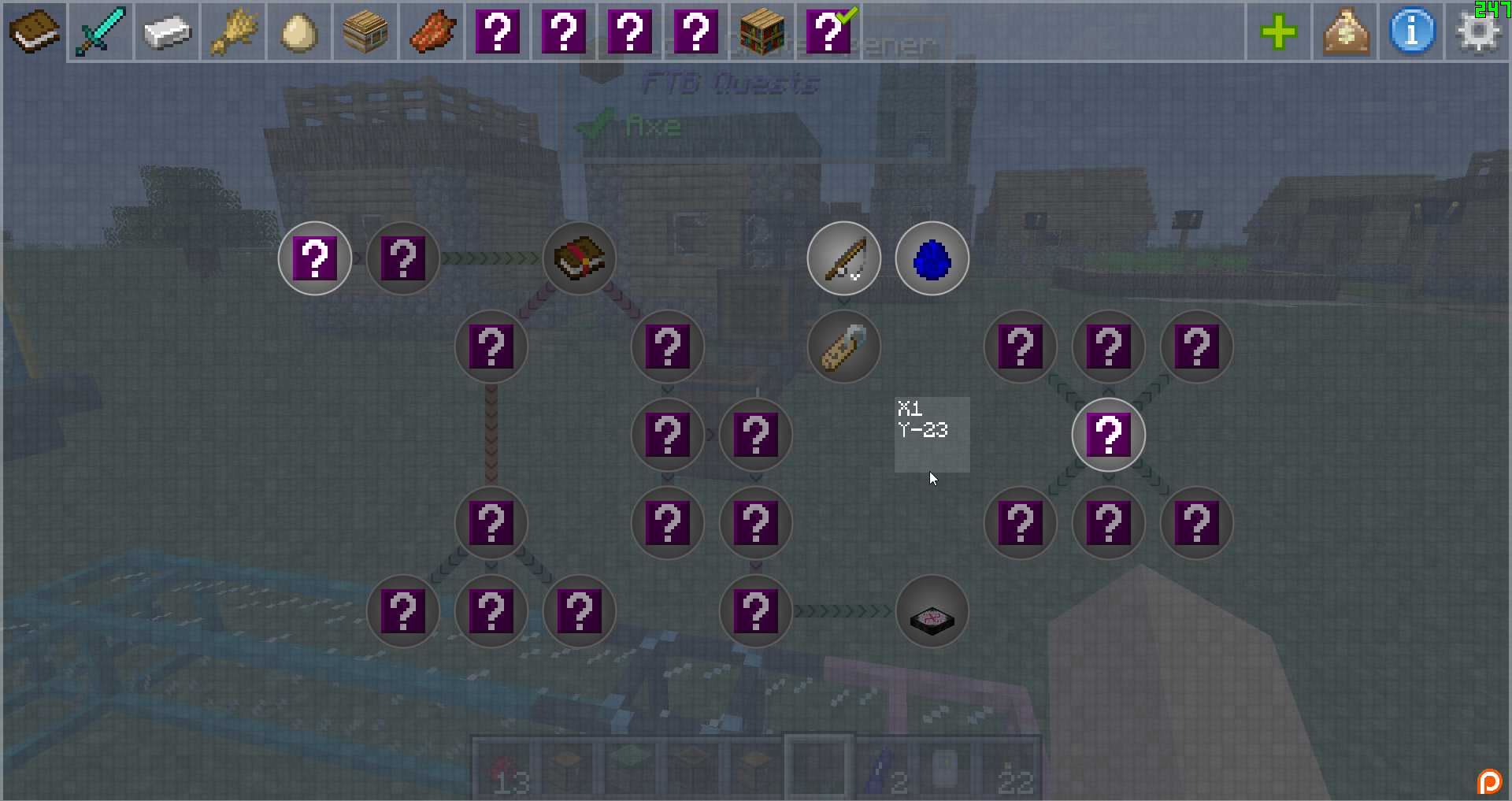Open the bookshelf chapter tab
The width and height of the screenshot is (1512, 801).
762,32
